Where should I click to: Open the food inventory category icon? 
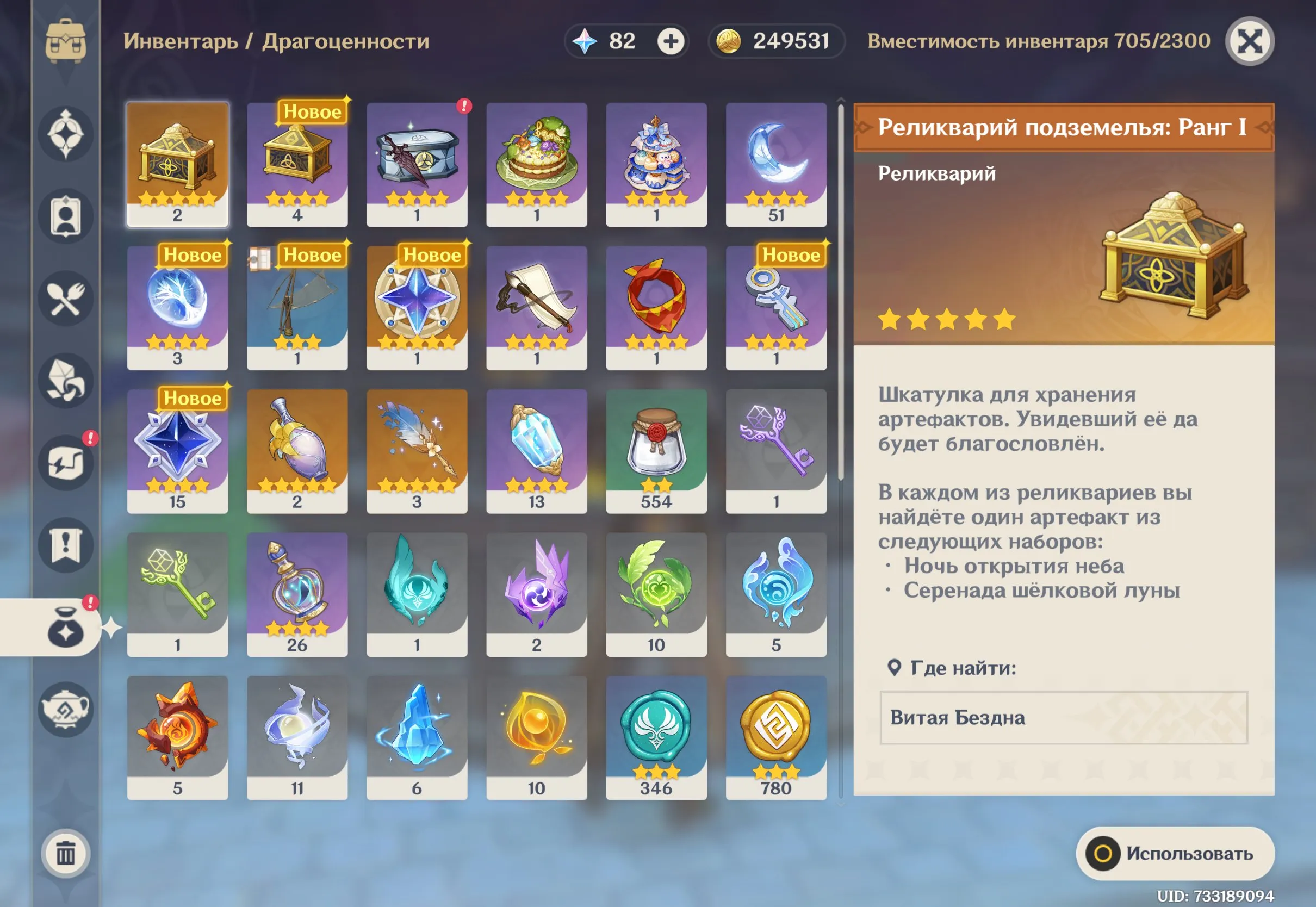[66, 299]
